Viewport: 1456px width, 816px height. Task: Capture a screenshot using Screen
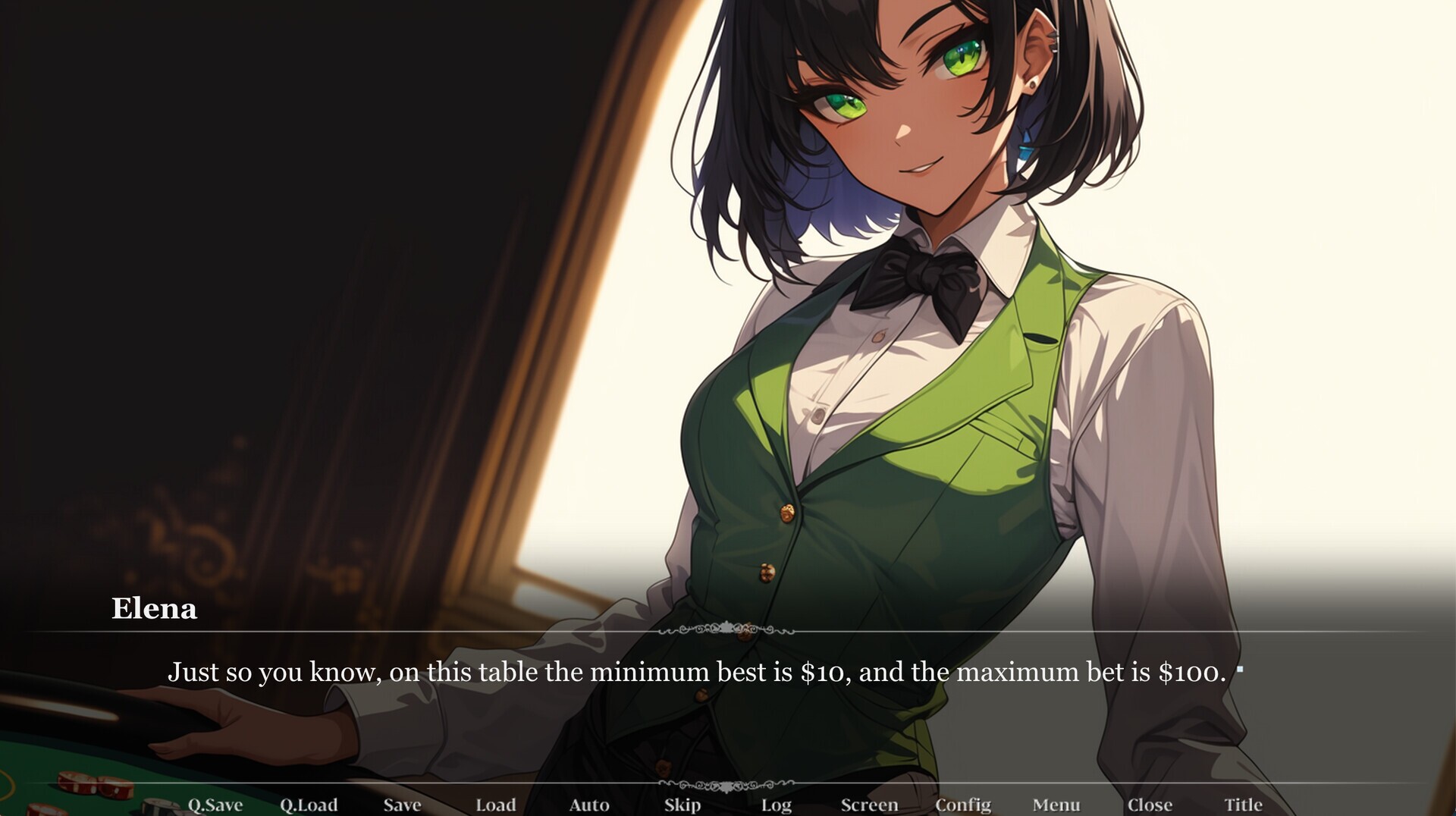click(x=870, y=805)
